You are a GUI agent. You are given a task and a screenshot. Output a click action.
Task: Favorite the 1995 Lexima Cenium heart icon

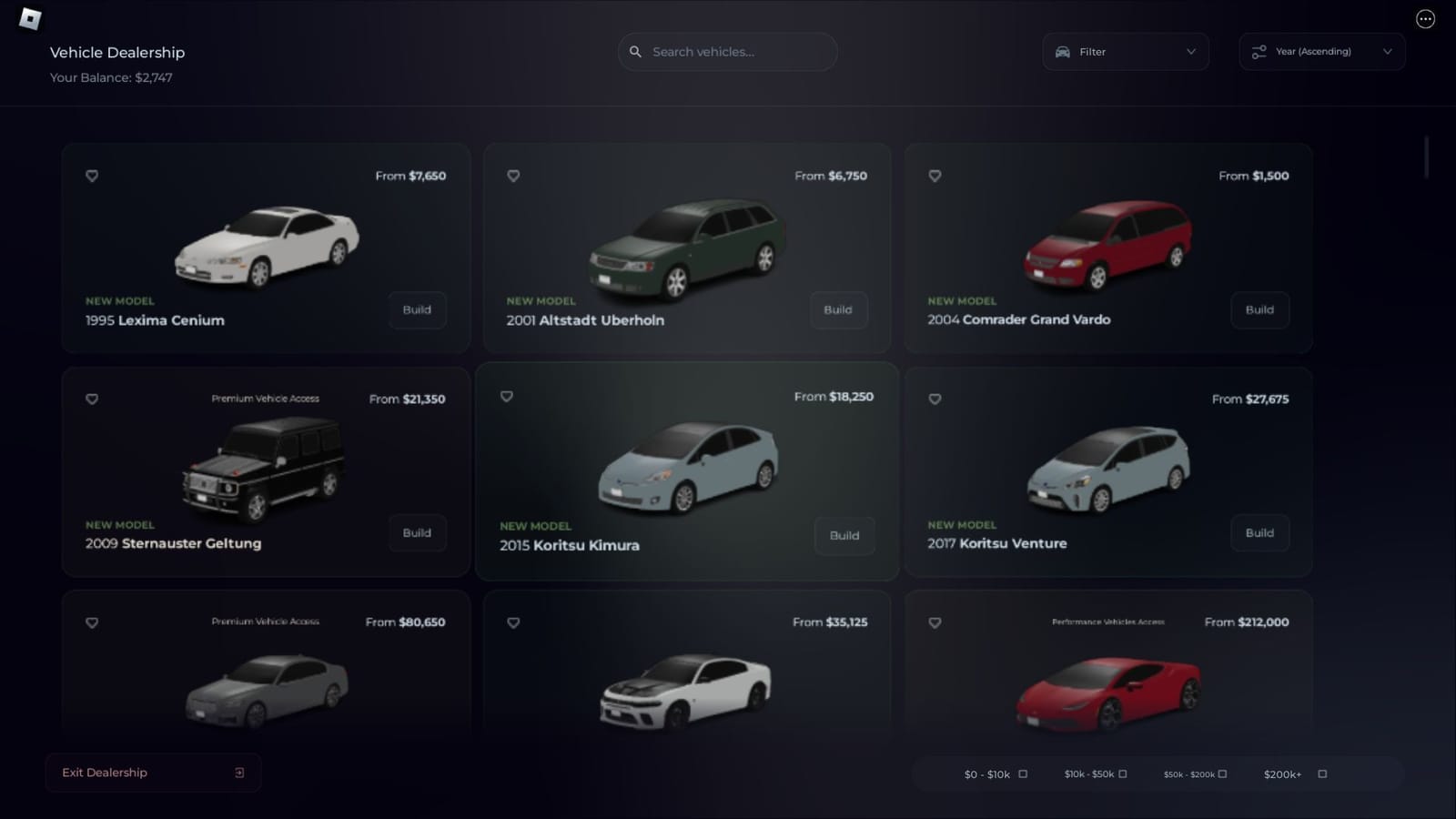(x=92, y=176)
